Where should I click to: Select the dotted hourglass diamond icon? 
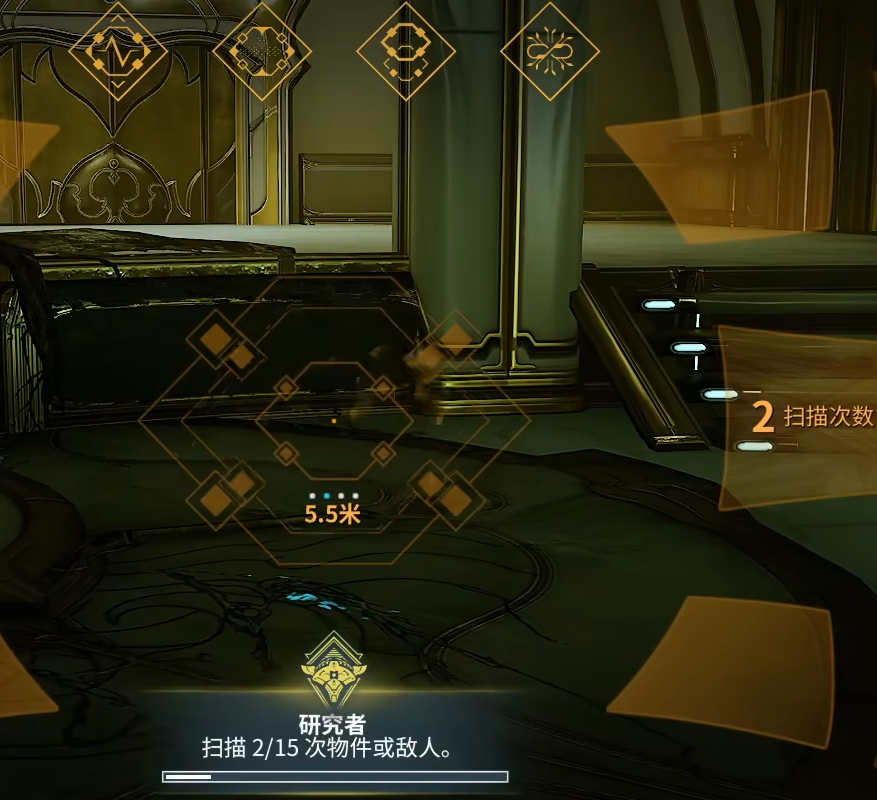262,50
